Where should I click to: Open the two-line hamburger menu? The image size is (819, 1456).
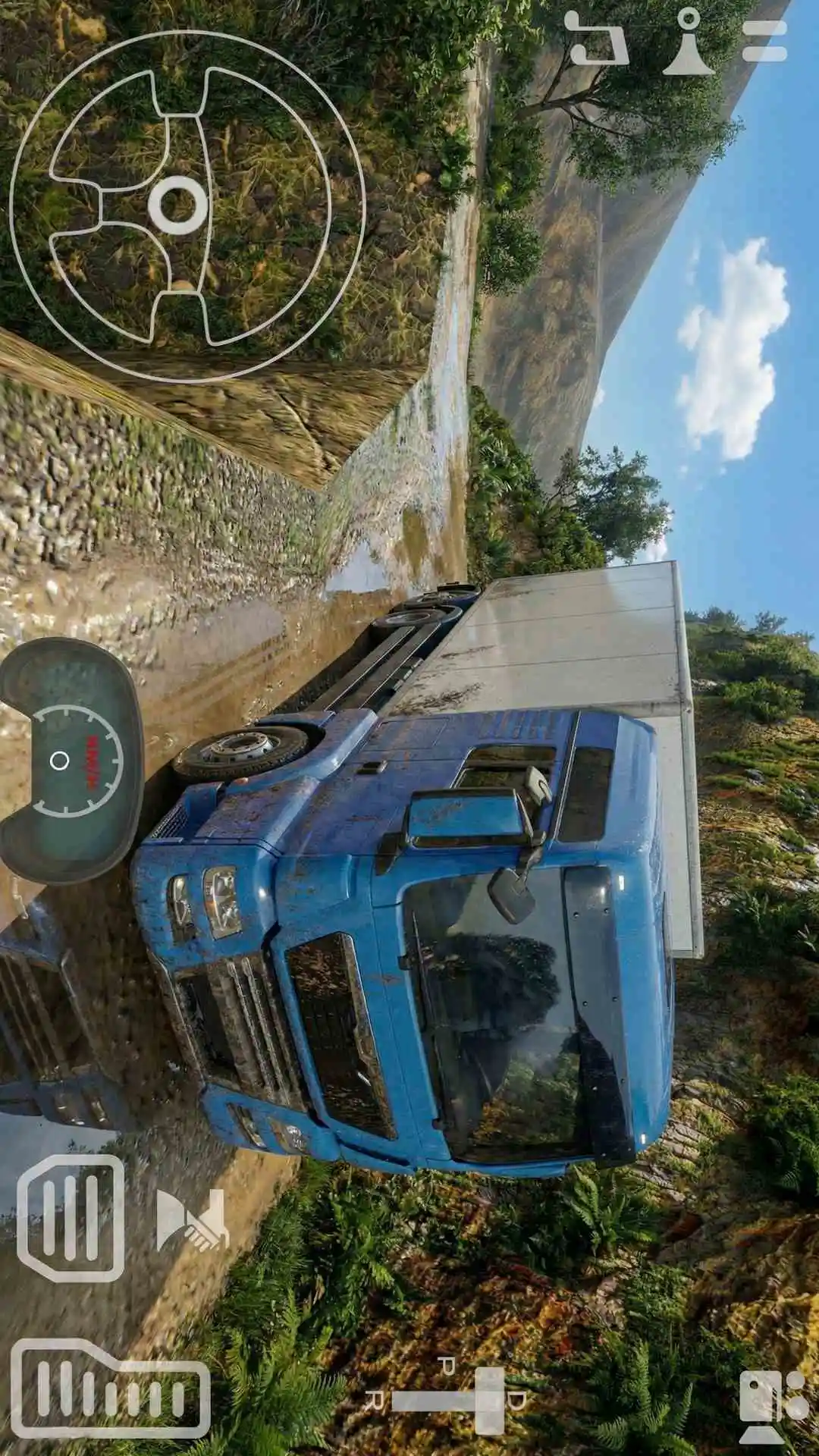pyautogui.click(x=764, y=39)
